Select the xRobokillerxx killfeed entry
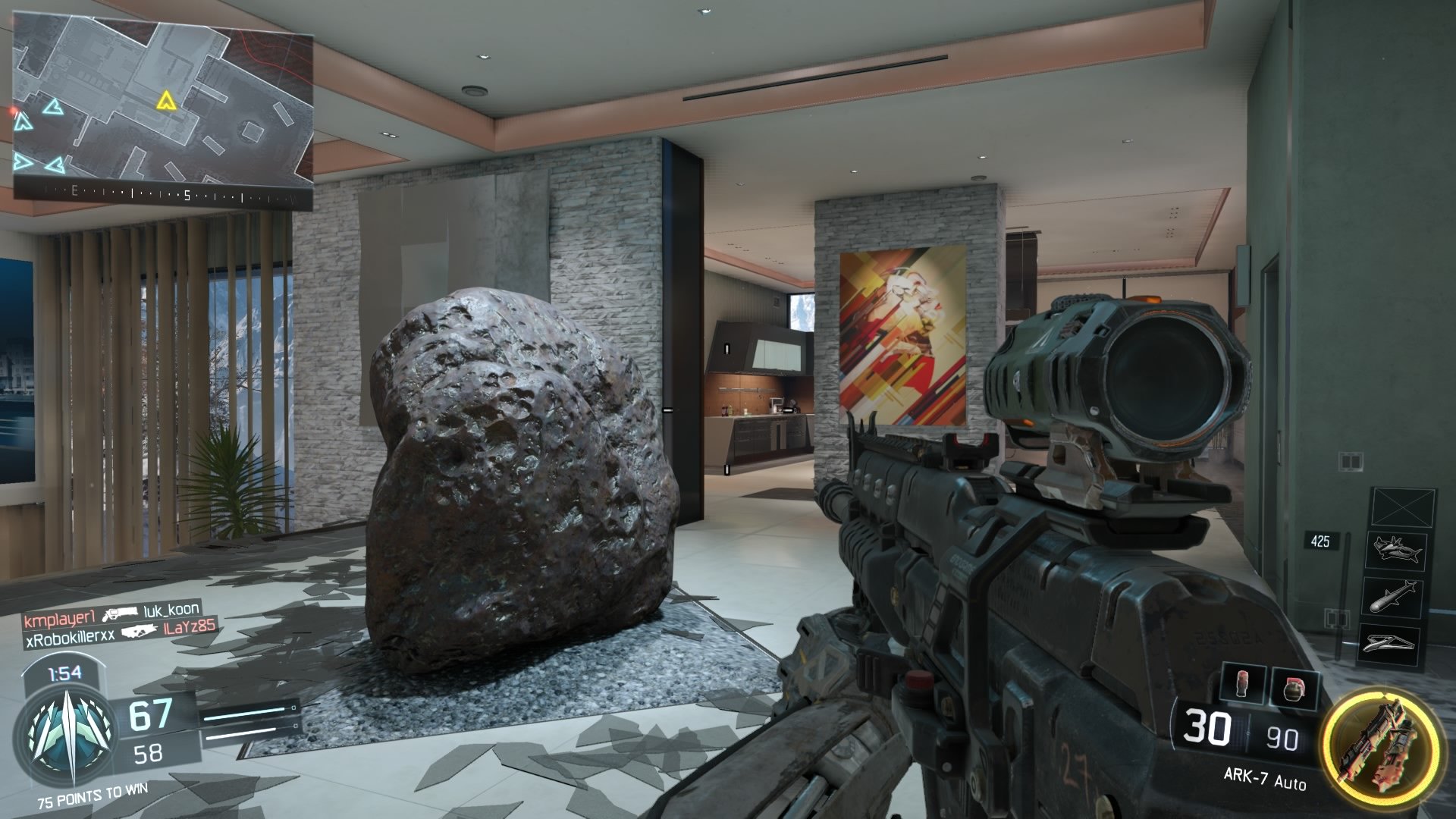The height and width of the screenshot is (819, 1456). [x=69, y=635]
